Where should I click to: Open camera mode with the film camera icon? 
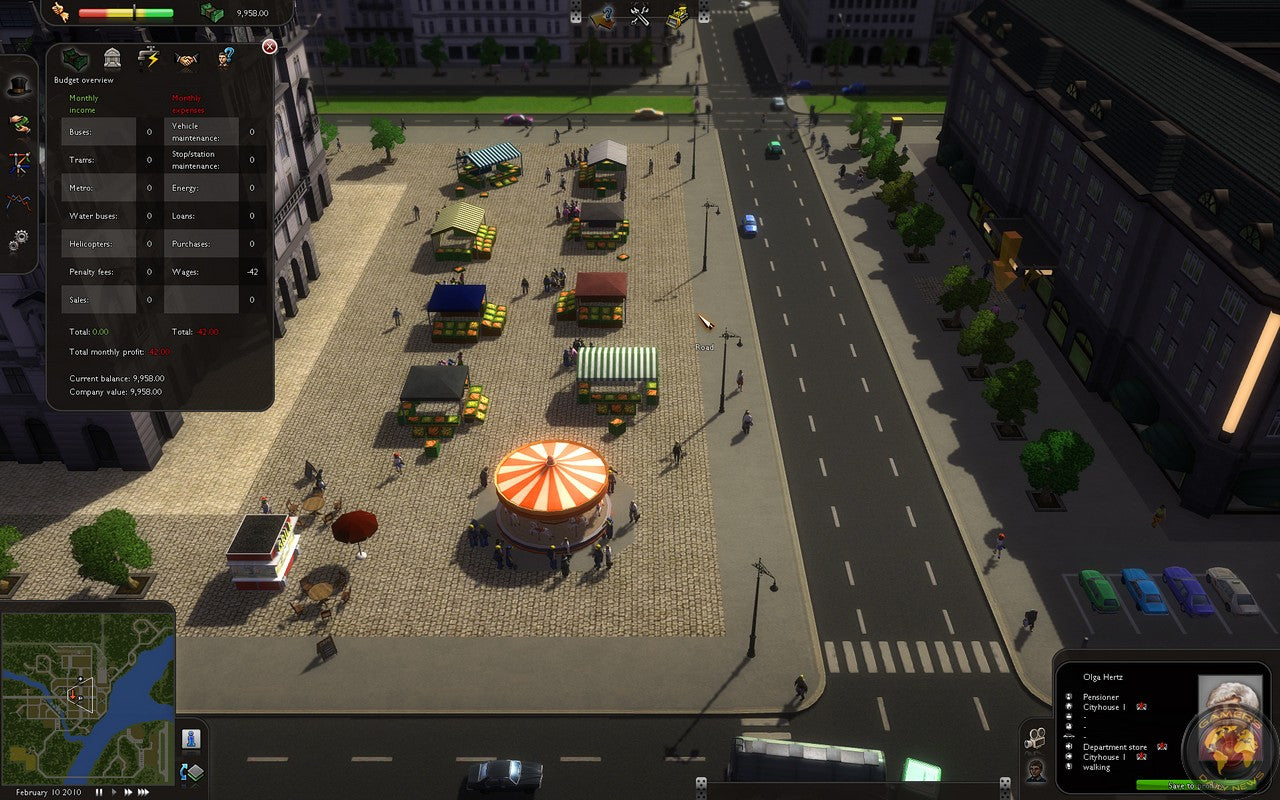pos(1035,737)
